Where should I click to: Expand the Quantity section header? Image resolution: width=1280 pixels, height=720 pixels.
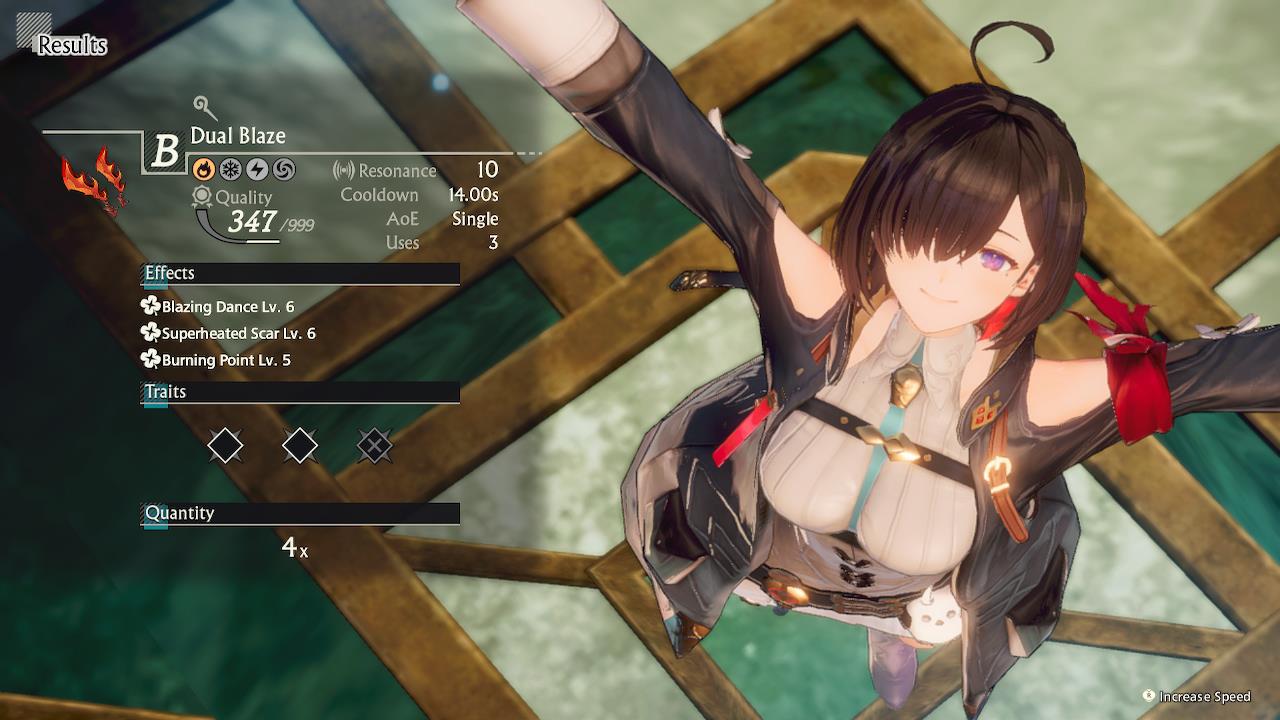coord(299,513)
